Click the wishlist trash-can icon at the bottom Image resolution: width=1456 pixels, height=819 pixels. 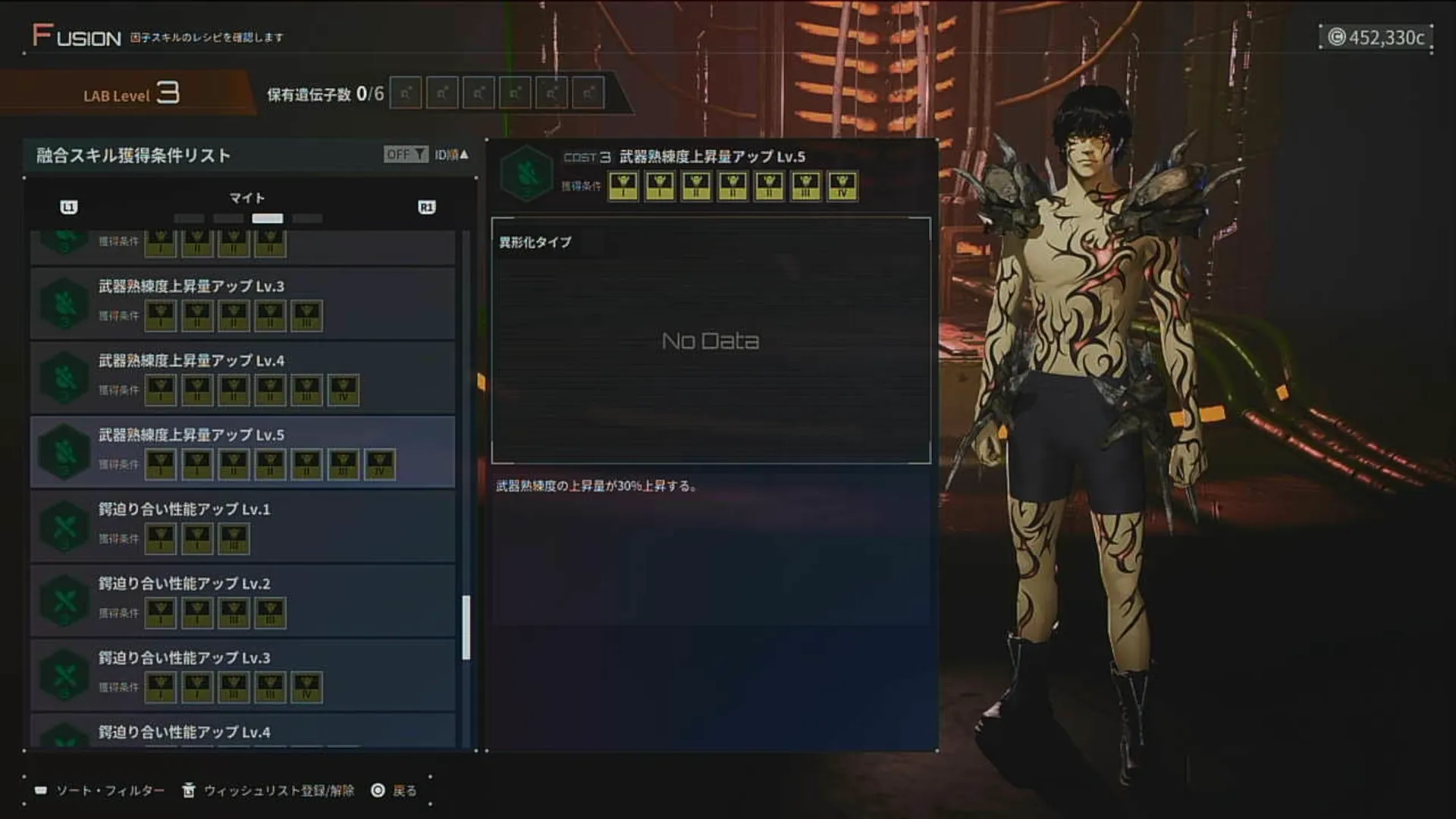pyautogui.click(x=188, y=789)
